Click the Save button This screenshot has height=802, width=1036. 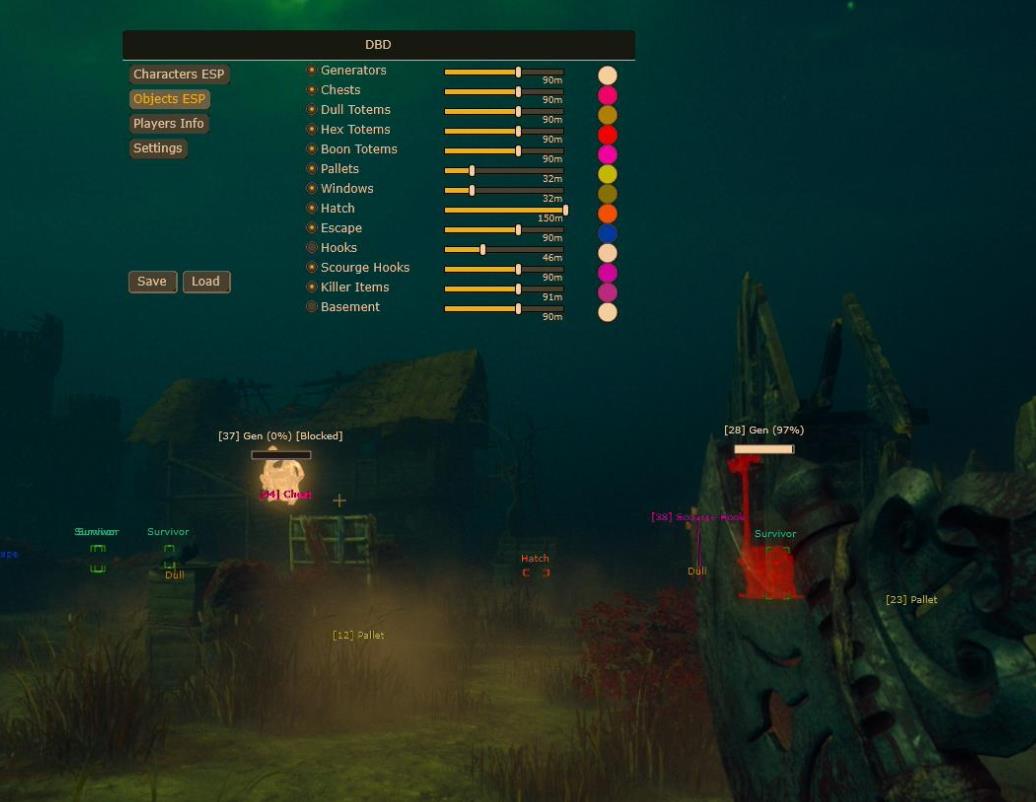click(152, 282)
